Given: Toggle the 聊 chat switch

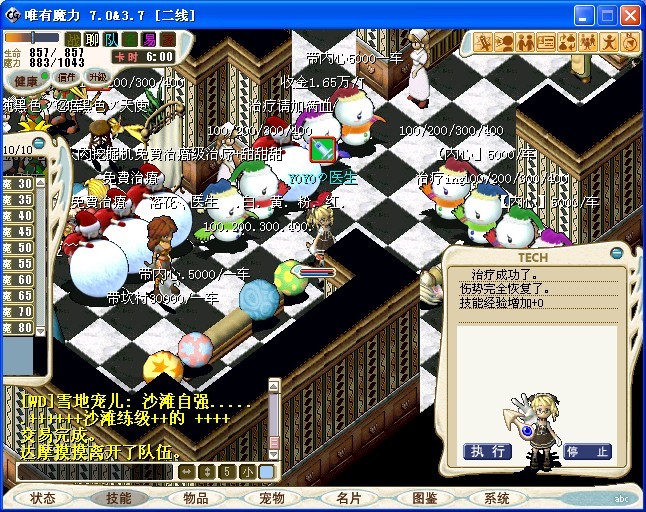Looking at the screenshot, I should pyautogui.click(x=92, y=39).
